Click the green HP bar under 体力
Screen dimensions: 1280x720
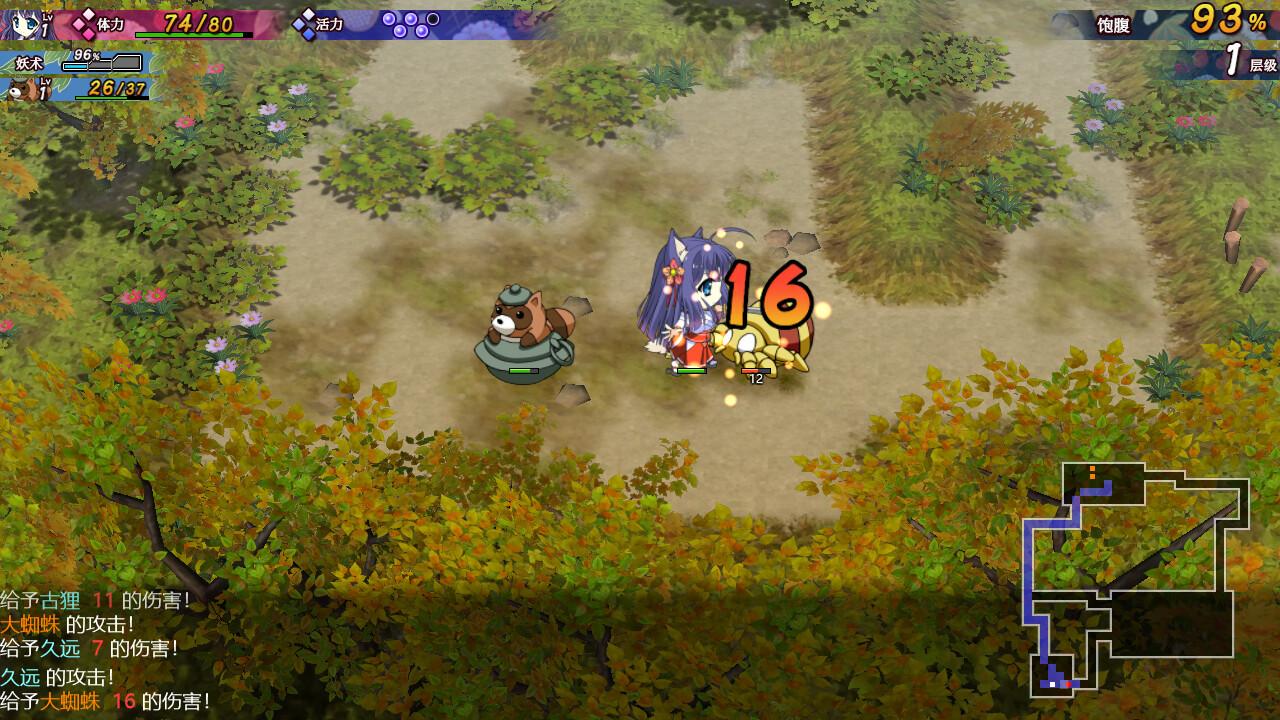pyautogui.click(x=190, y=35)
